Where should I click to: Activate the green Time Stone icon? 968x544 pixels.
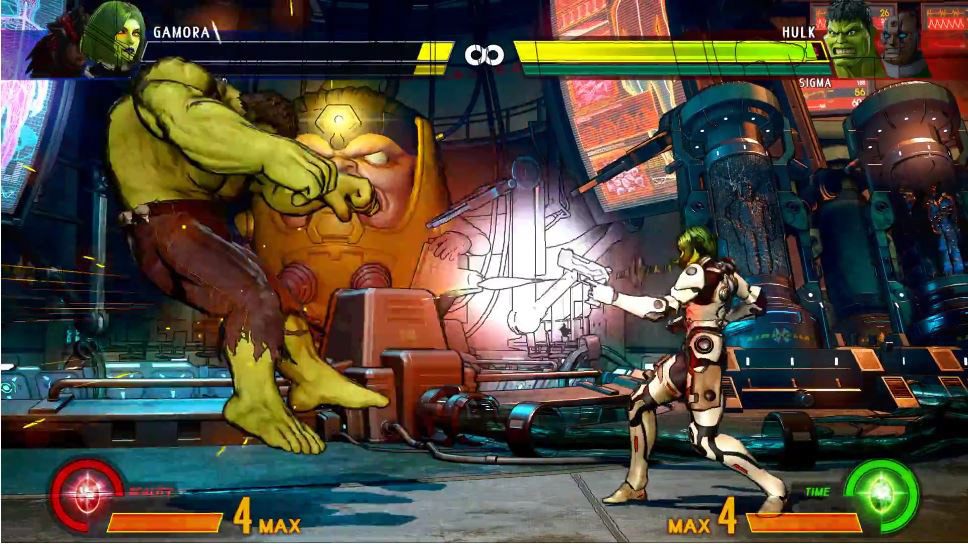tap(881, 494)
